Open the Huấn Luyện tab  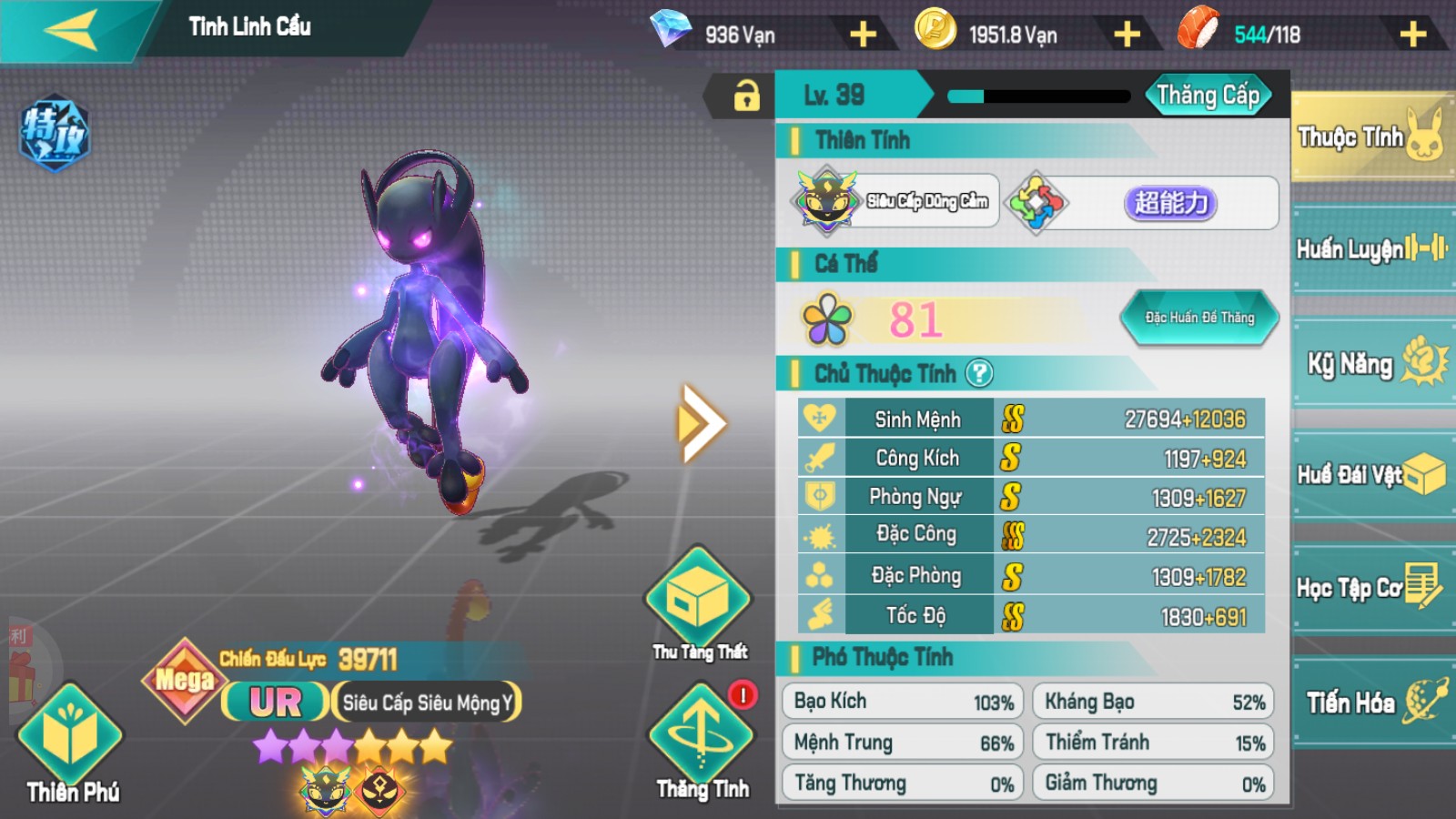point(1370,248)
